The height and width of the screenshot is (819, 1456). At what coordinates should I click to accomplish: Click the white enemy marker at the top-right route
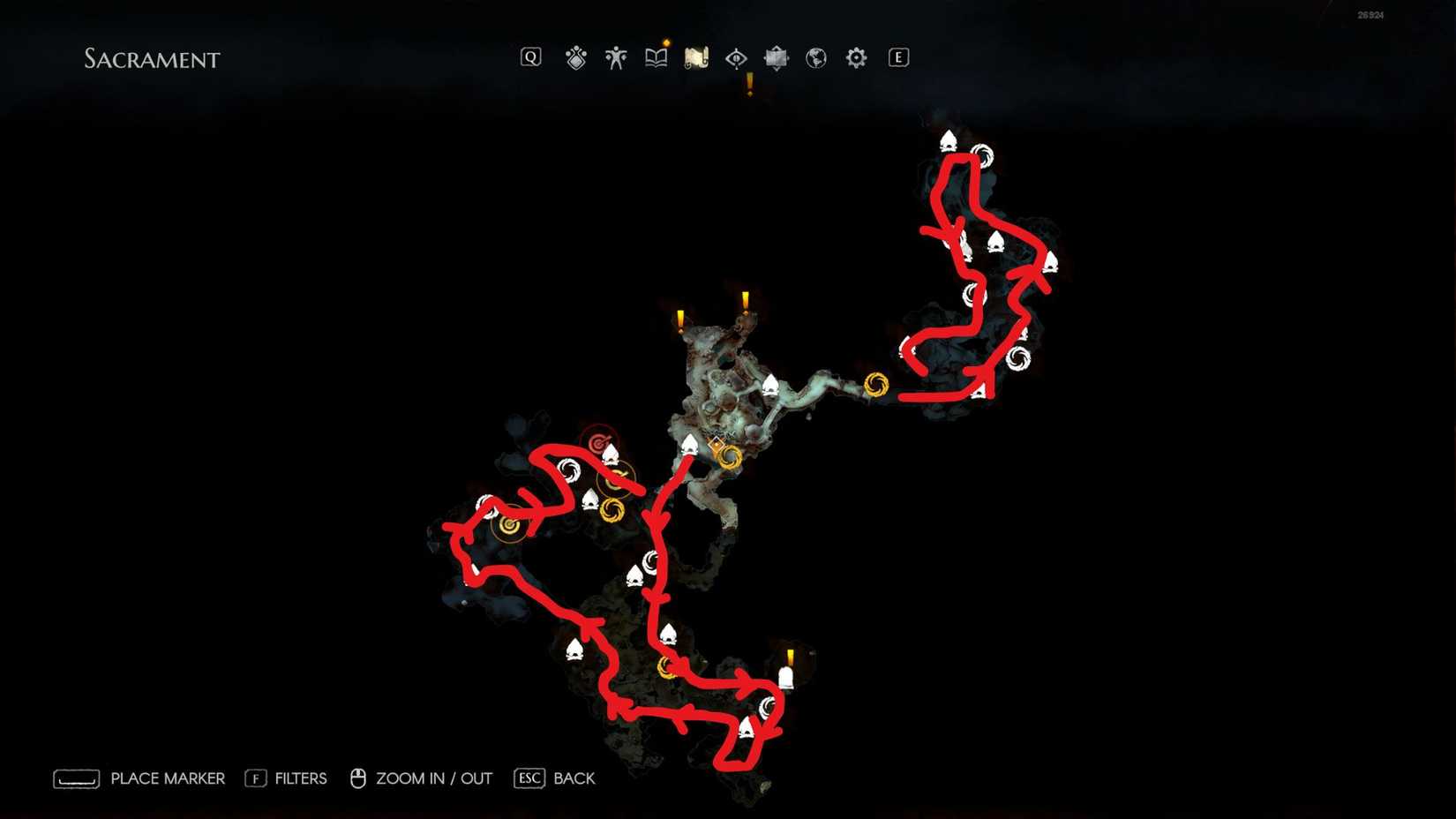pos(948,141)
